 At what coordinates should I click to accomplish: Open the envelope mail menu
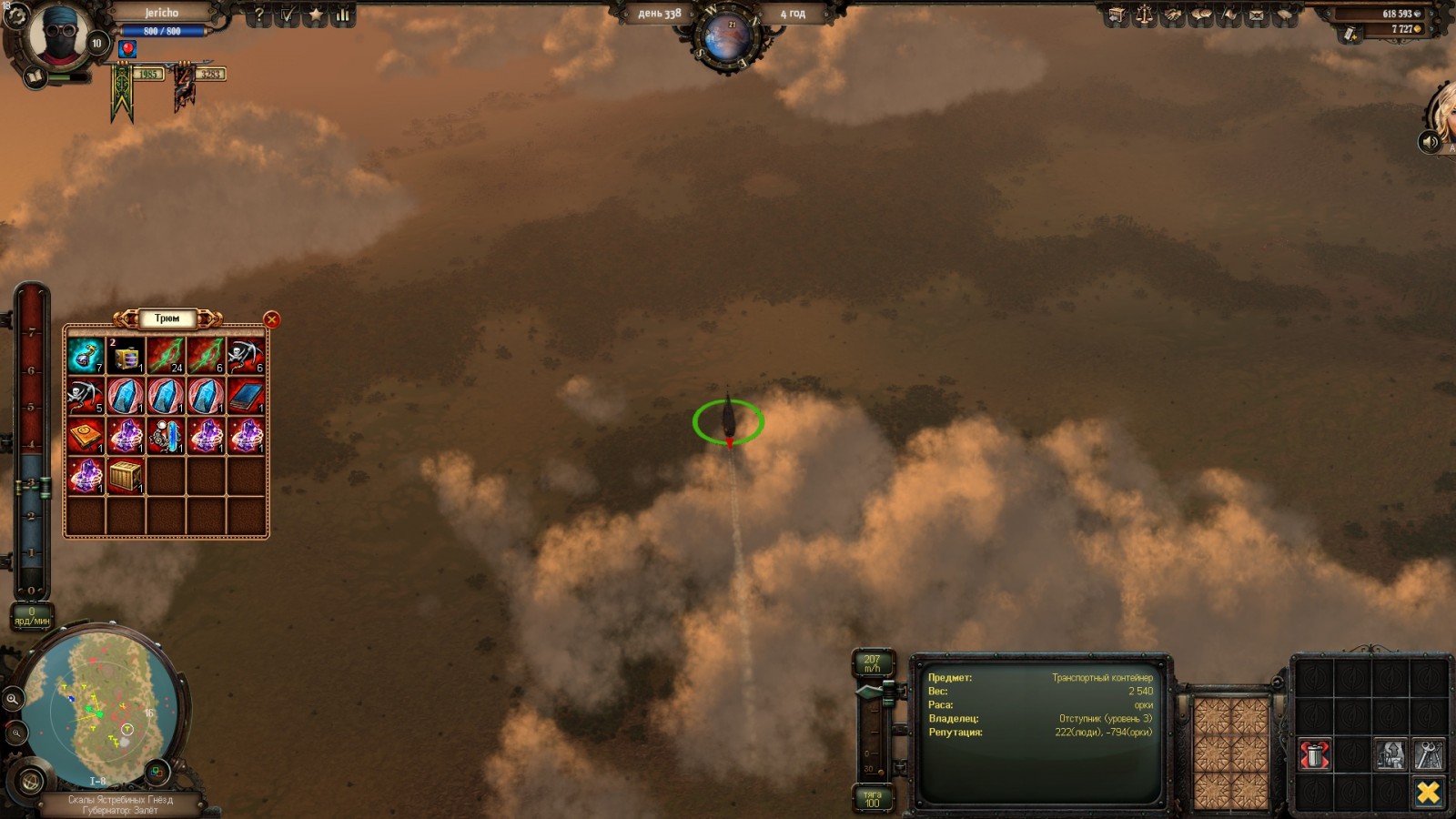pyautogui.click(x=1257, y=15)
